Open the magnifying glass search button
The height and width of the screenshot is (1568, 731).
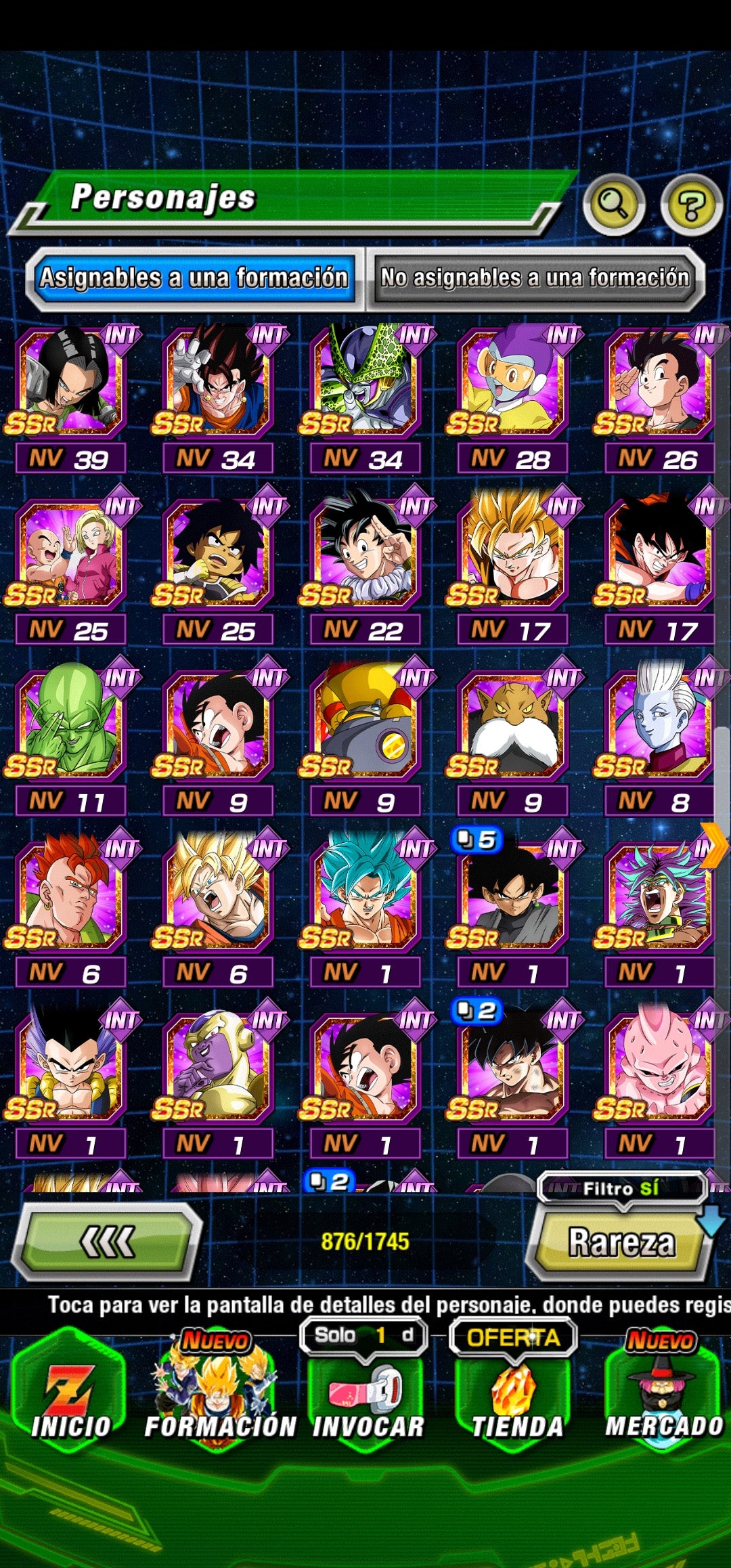pyautogui.click(x=613, y=204)
